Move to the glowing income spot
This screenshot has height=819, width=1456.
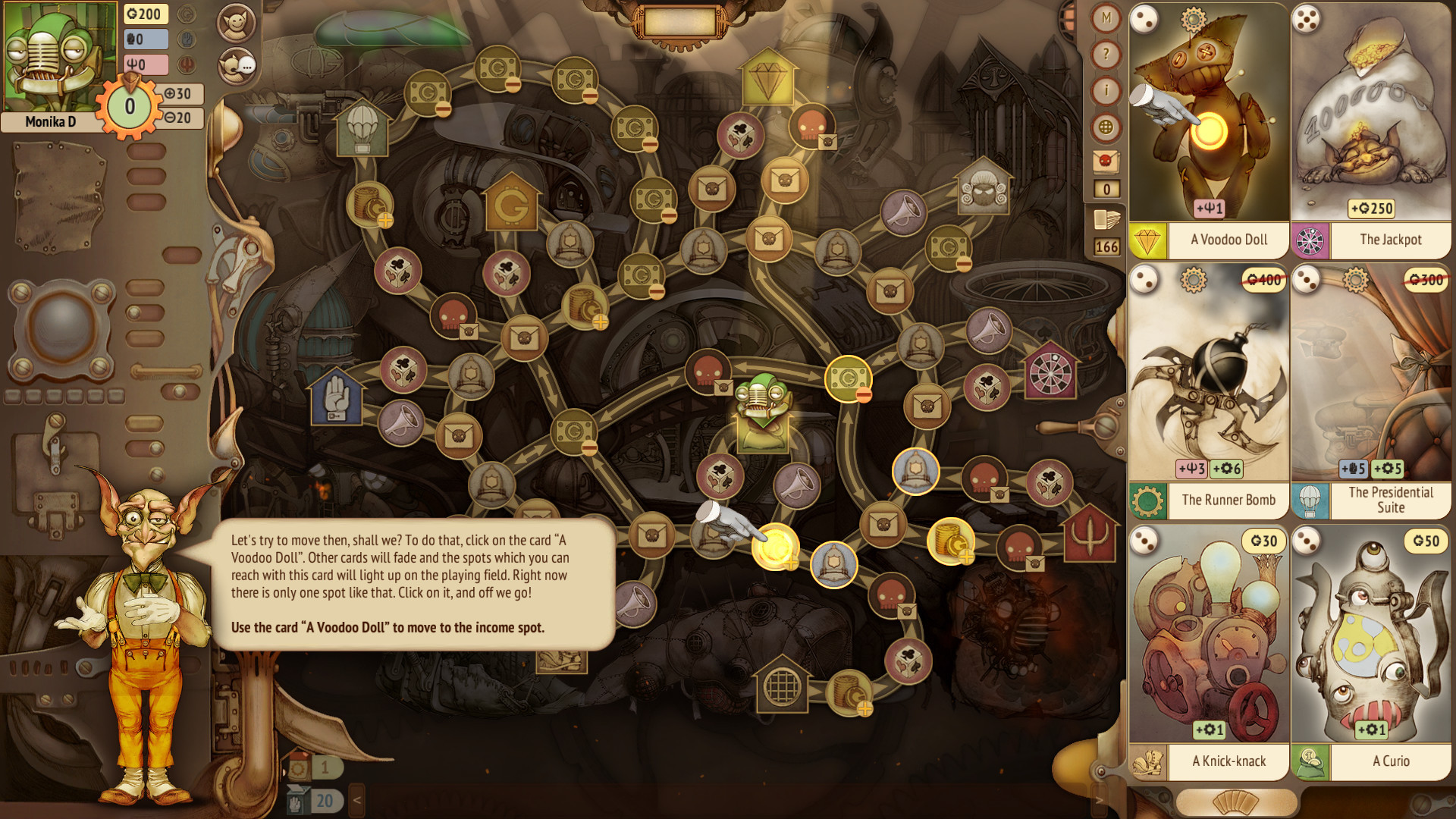click(775, 546)
